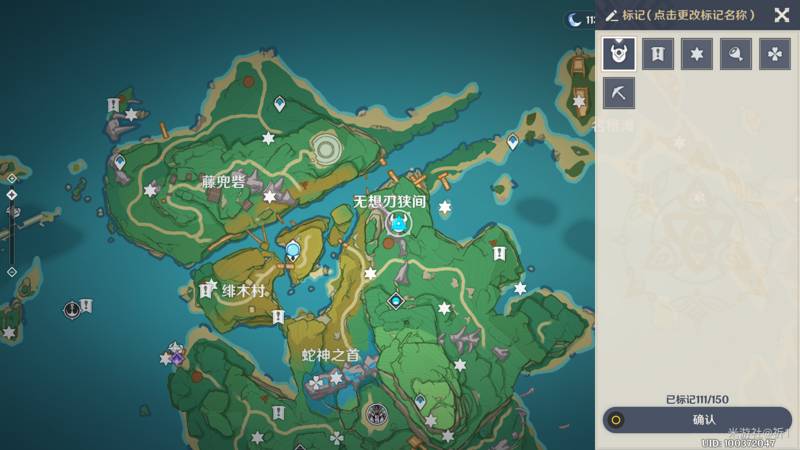Viewport: 800px width, 450px height.
Task: Click the map zoom slider handle
Action: 12,194
